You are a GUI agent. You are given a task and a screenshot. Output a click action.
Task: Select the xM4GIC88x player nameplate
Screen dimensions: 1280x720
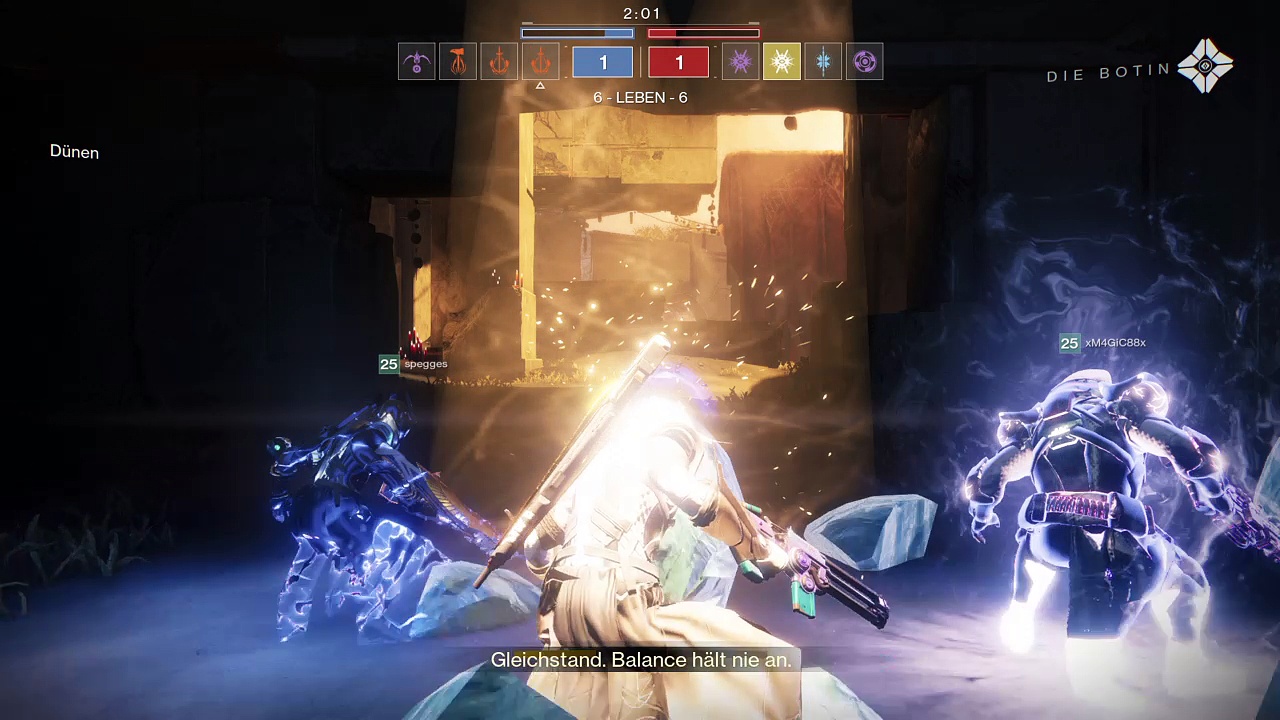(1103, 343)
